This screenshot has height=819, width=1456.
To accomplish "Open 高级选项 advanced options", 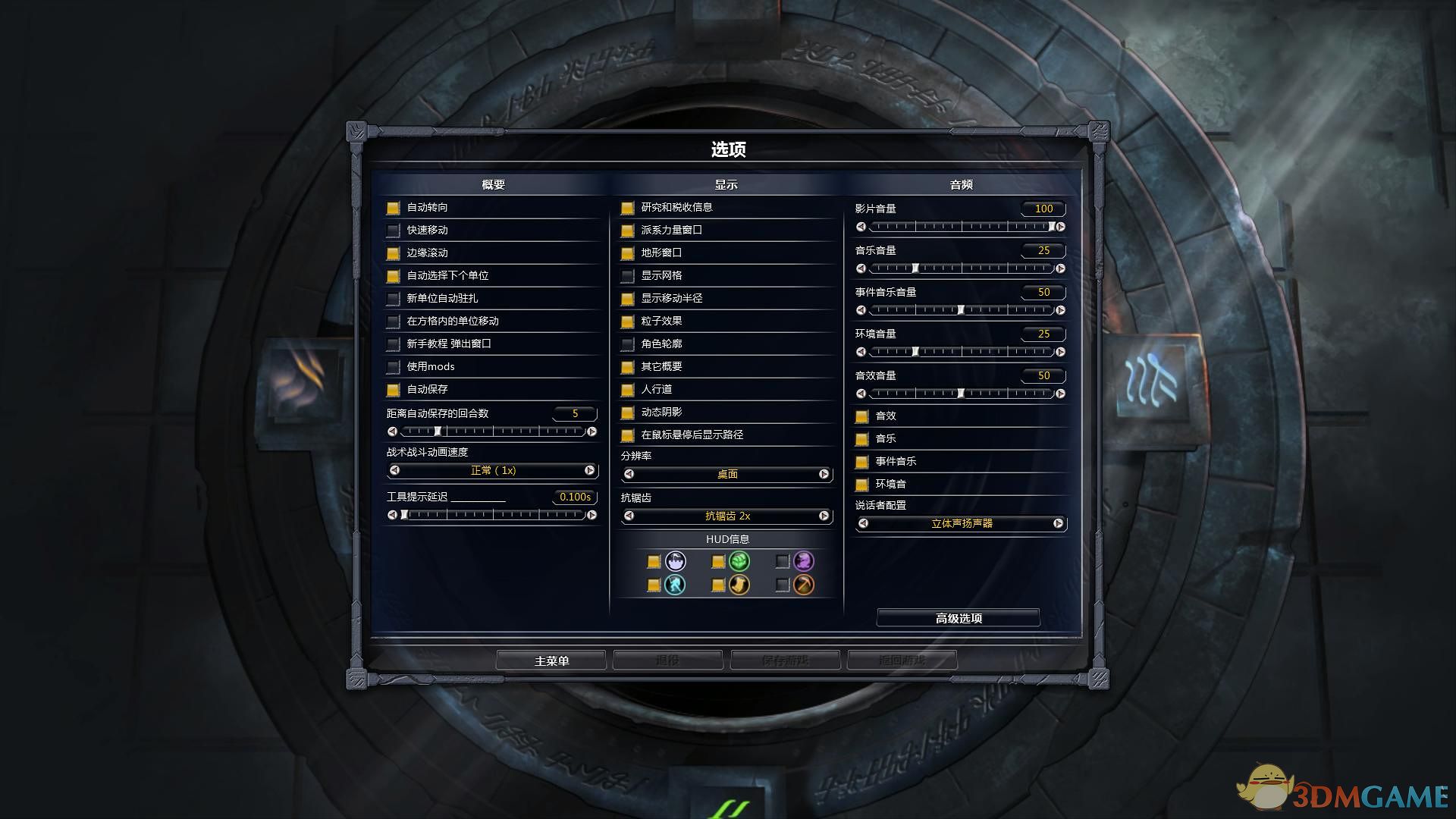I will pyautogui.click(x=958, y=617).
